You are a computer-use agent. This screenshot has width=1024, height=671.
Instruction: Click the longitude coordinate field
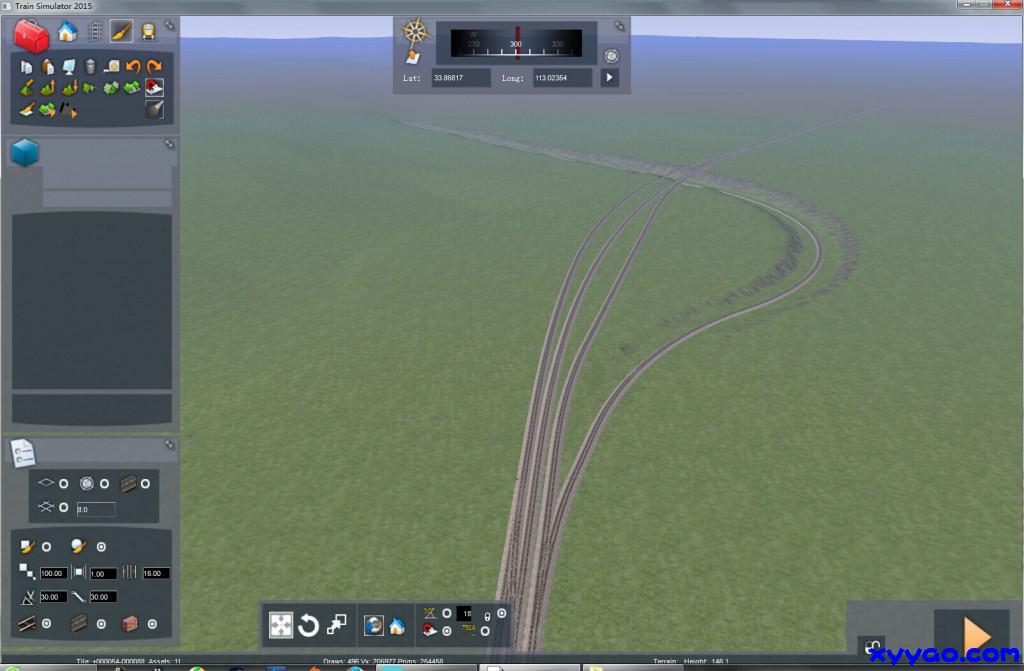coord(562,77)
